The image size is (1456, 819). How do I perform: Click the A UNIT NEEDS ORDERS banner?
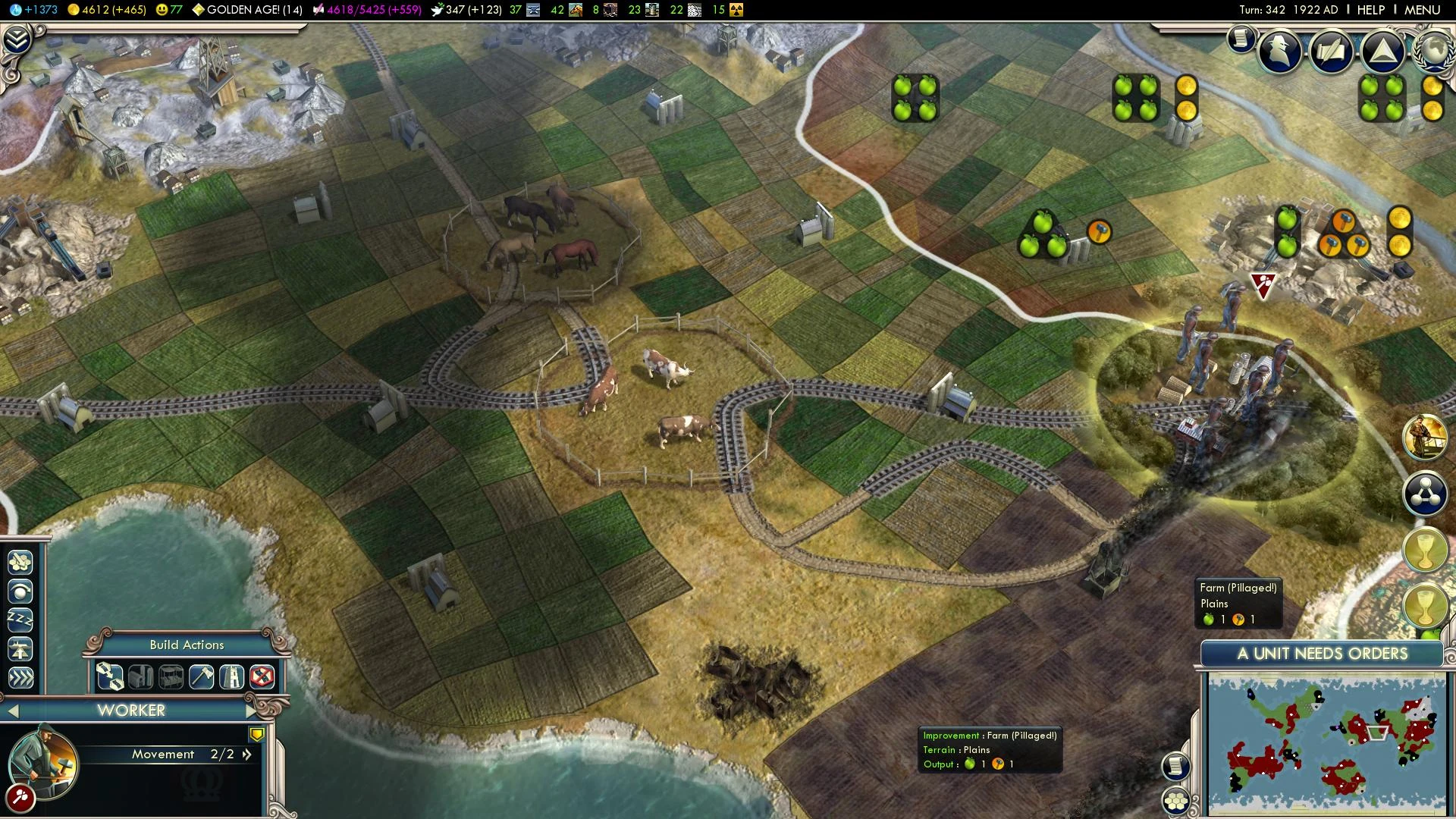pos(1323,653)
